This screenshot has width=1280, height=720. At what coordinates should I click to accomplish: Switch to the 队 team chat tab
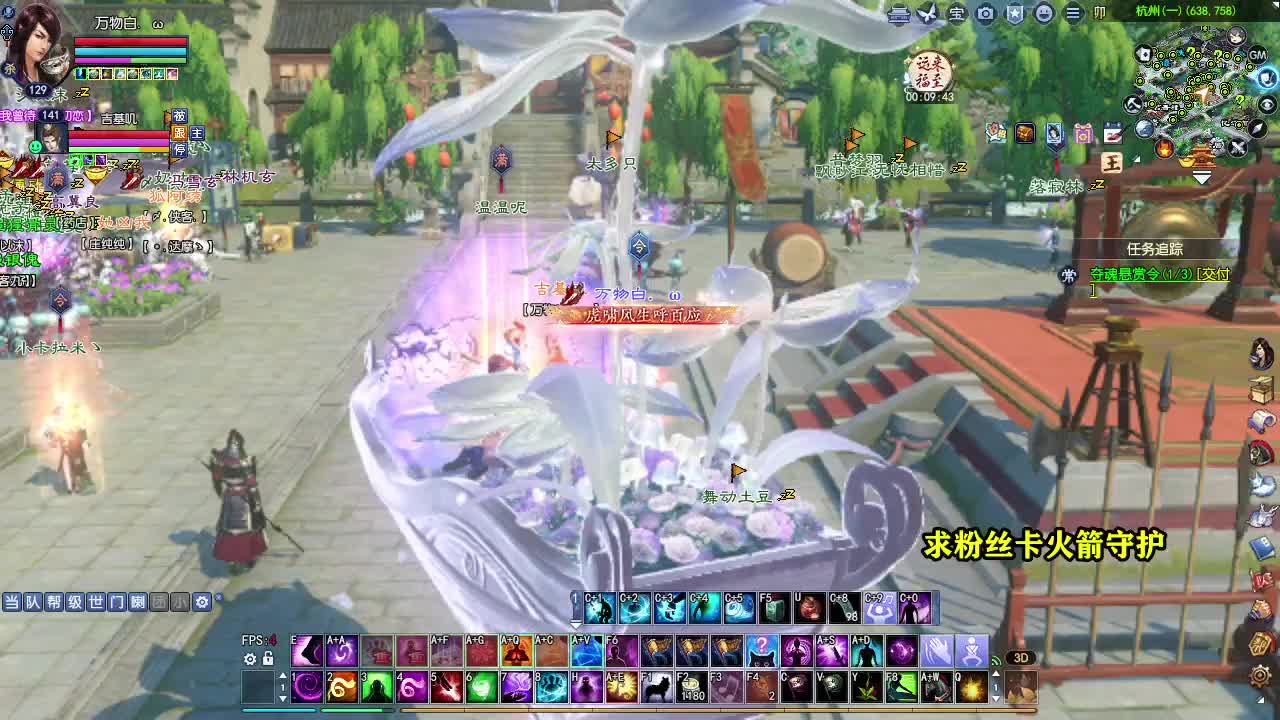click(x=32, y=601)
